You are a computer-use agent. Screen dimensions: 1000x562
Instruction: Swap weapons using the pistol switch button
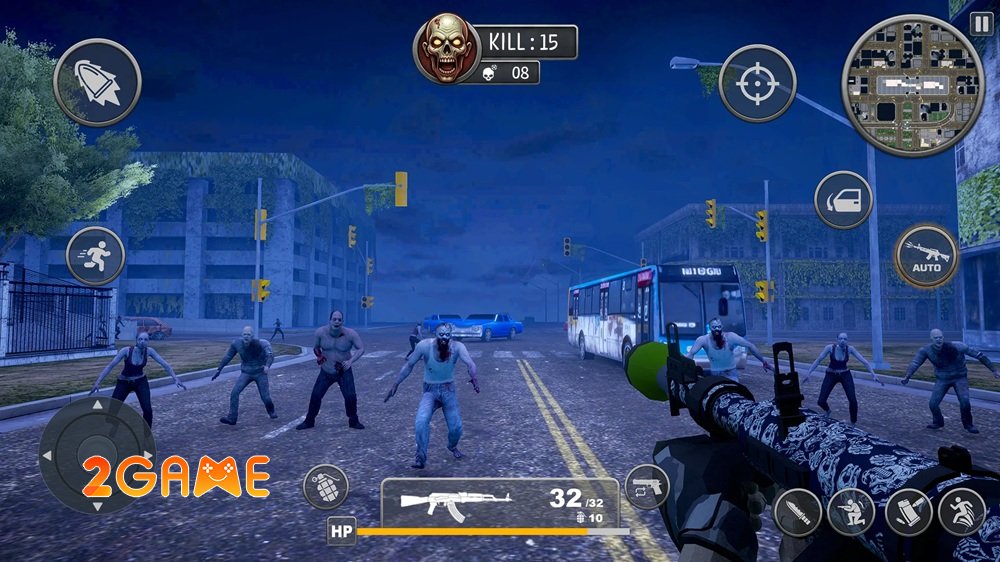647,487
